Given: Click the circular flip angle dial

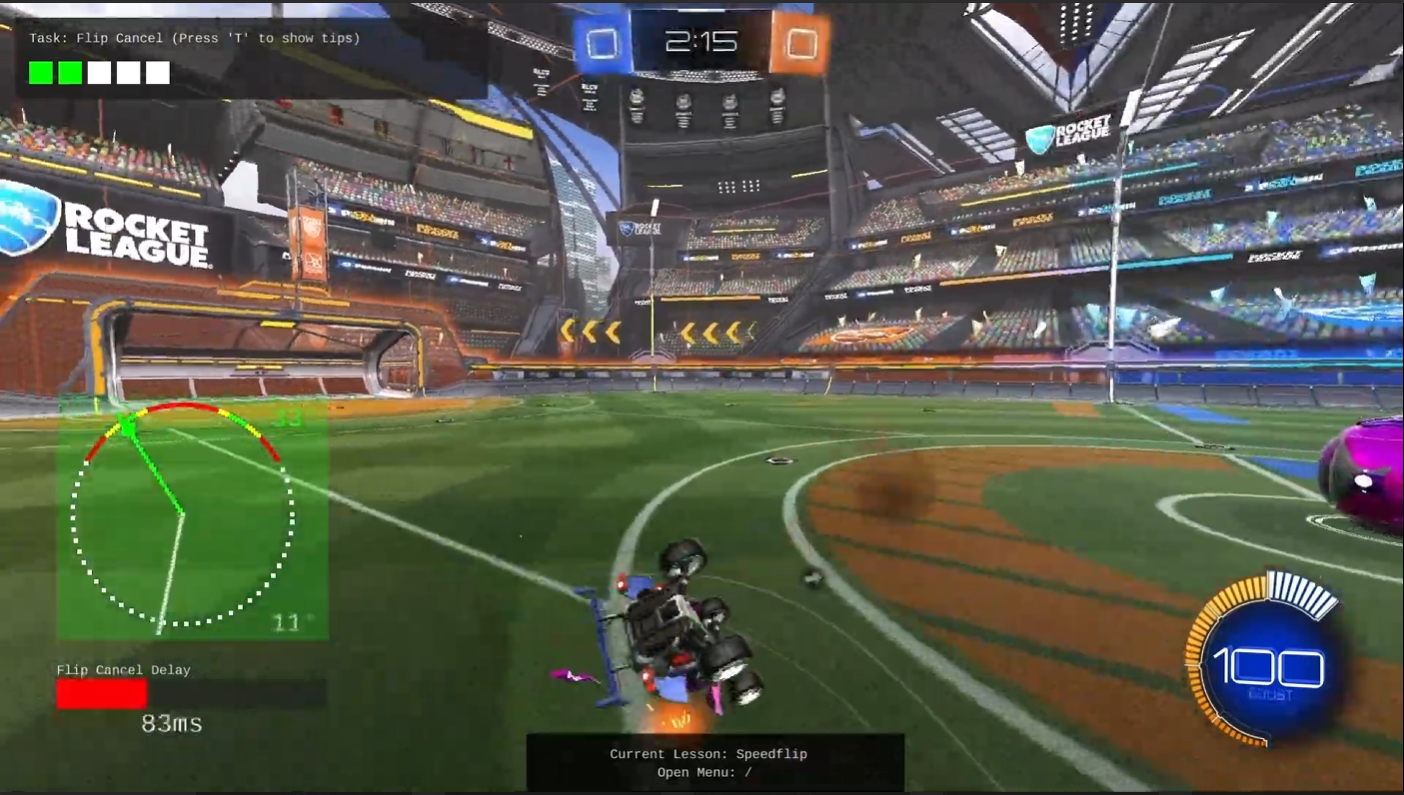Looking at the screenshot, I should point(182,515).
